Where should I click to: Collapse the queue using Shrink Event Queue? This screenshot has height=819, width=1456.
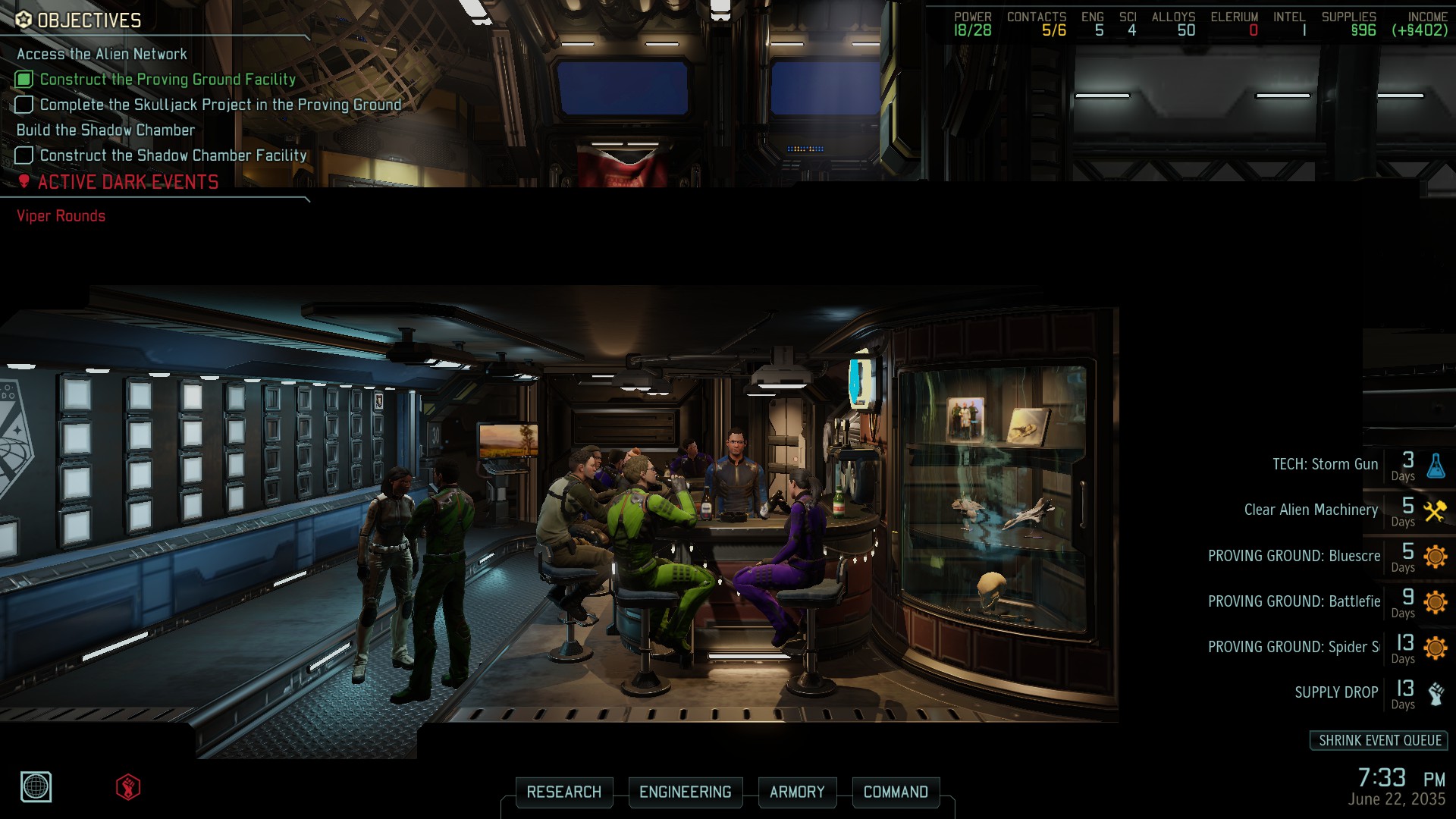click(1378, 741)
